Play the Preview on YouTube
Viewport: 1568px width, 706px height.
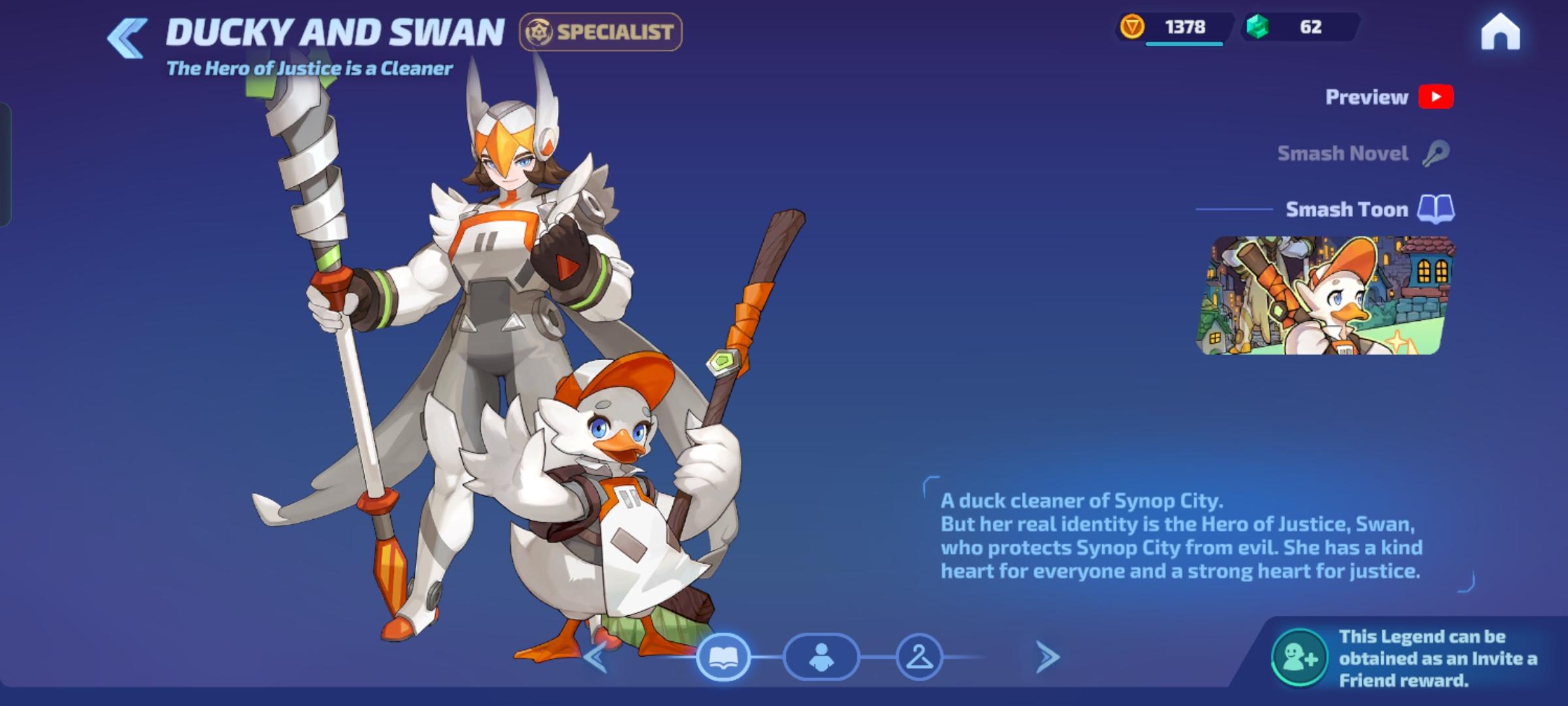tap(1435, 96)
